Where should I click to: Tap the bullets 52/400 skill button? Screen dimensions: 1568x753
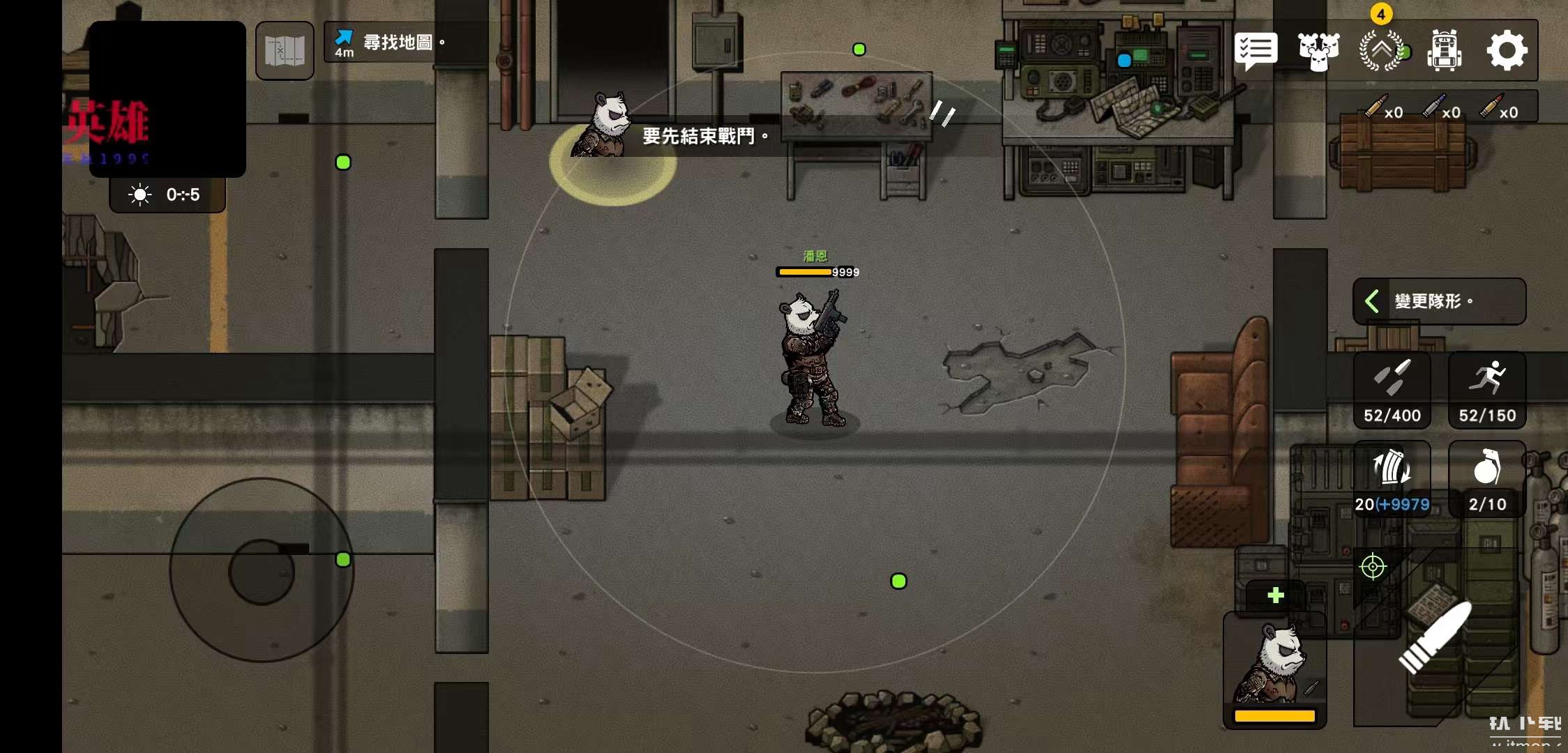coord(1392,390)
